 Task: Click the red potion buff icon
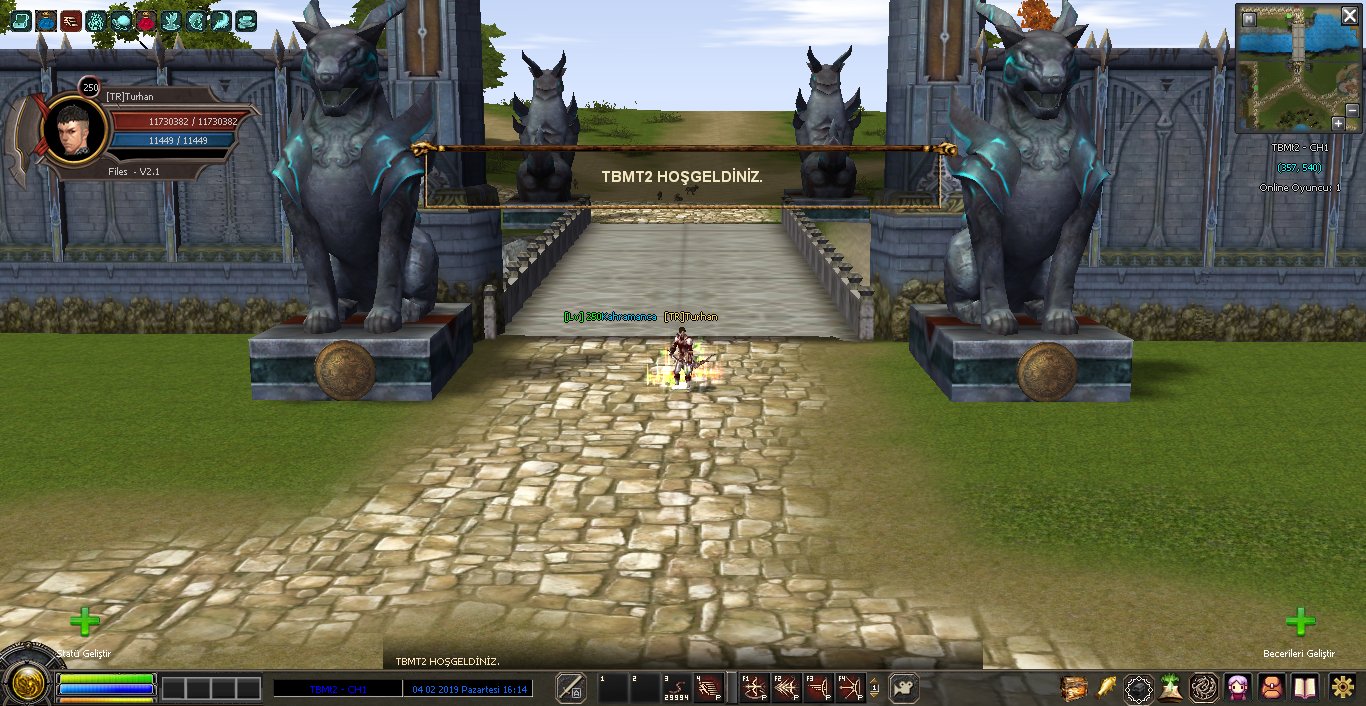146,20
